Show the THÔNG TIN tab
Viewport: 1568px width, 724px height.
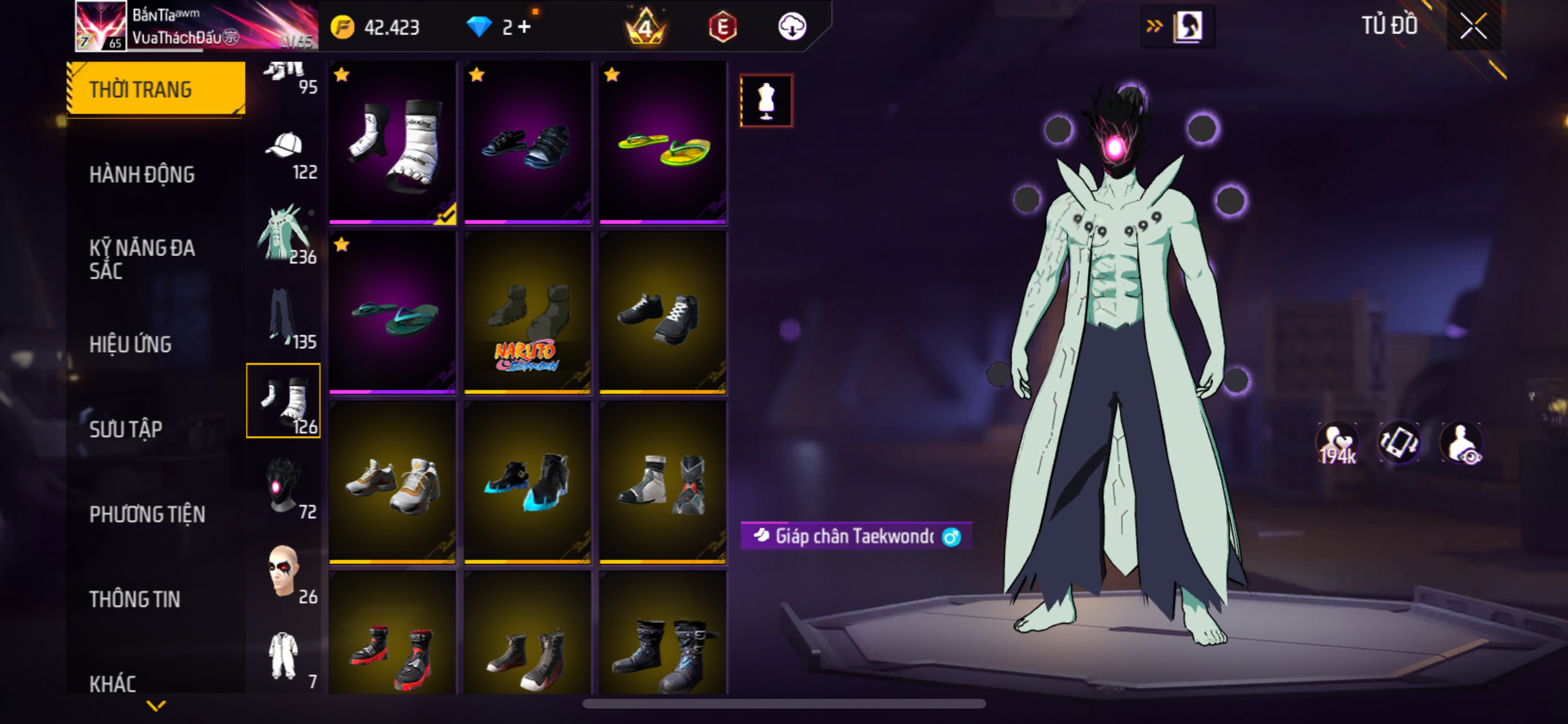(x=135, y=599)
